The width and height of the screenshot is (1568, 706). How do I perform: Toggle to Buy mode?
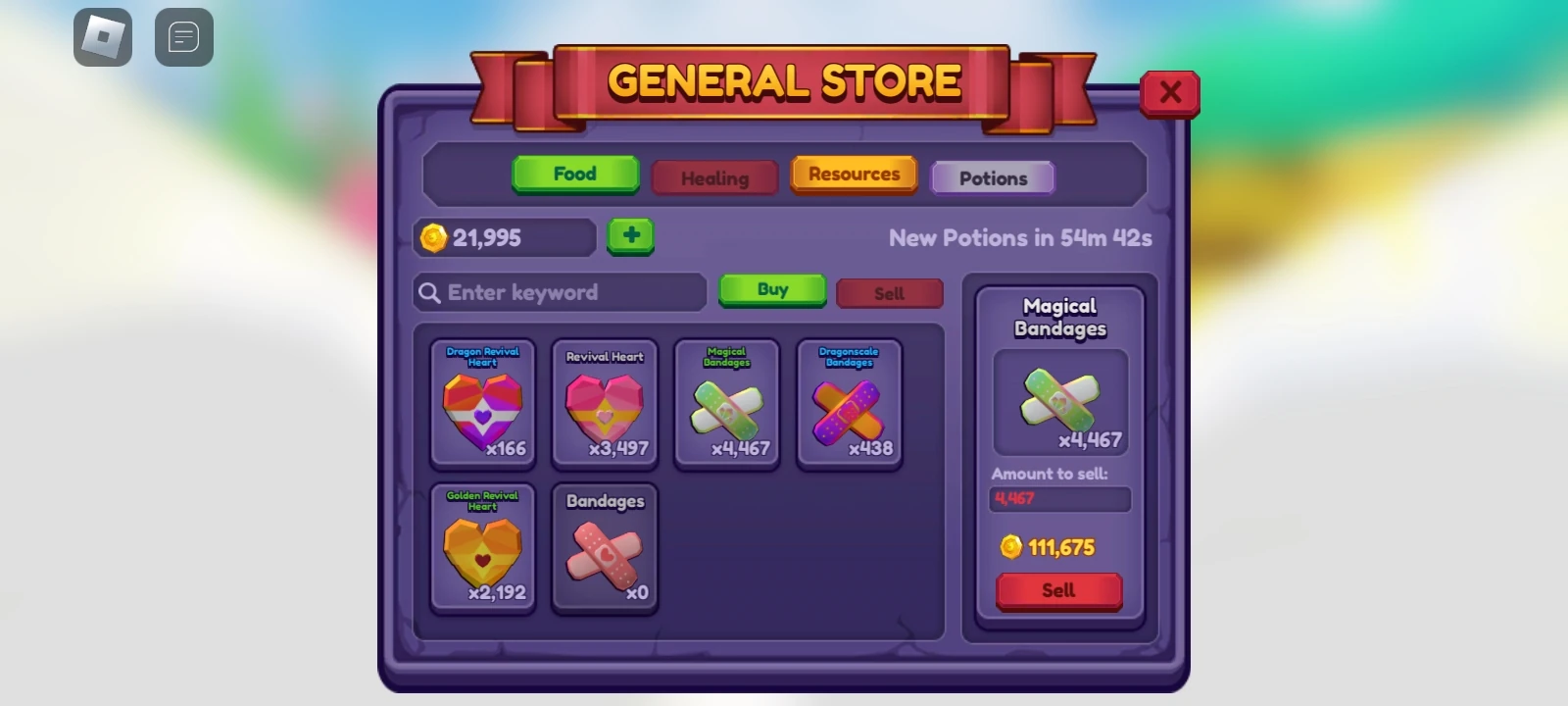coord(772,289)
